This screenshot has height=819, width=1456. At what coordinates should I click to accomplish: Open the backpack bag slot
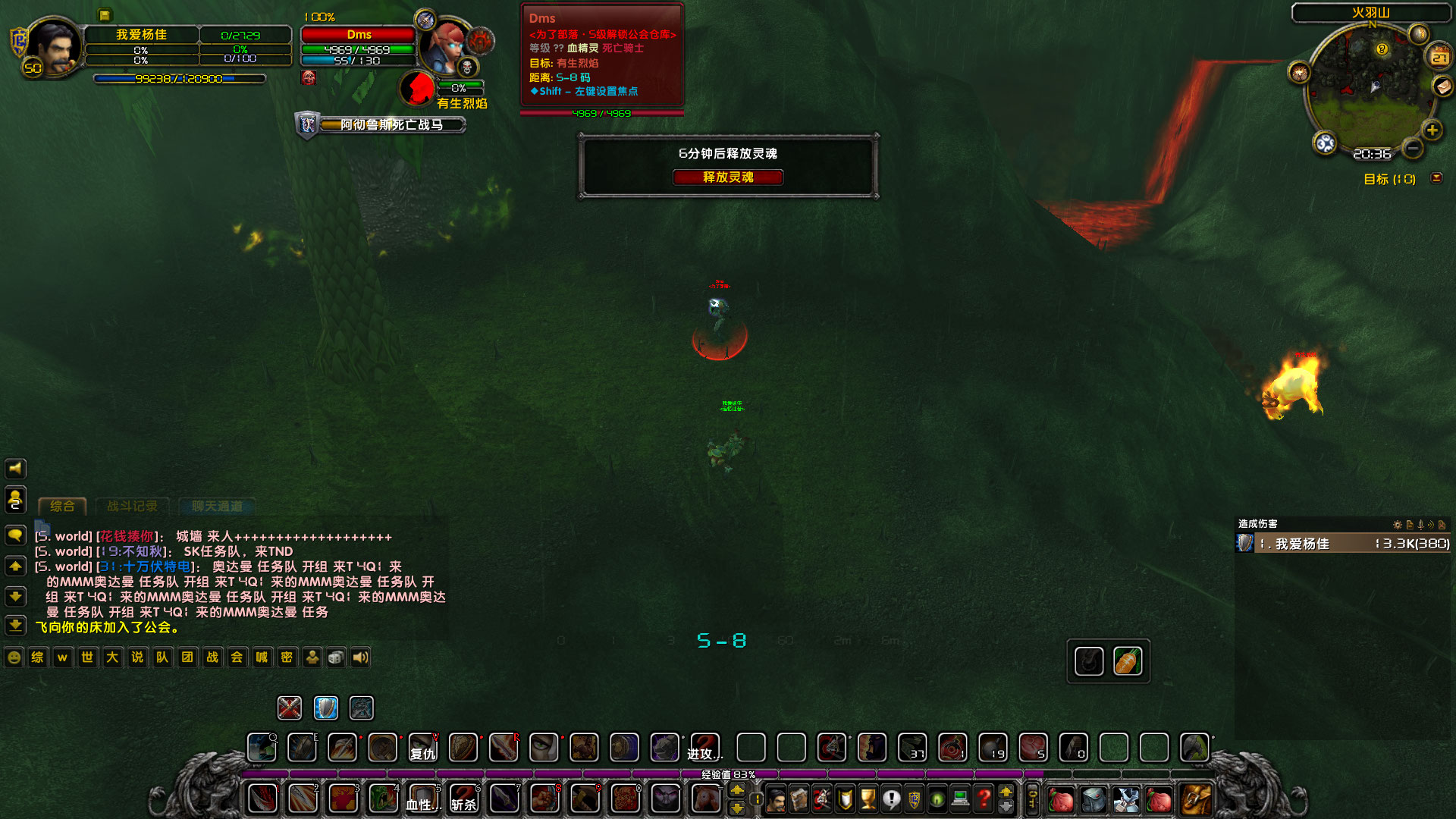(x=1195, y=799)
